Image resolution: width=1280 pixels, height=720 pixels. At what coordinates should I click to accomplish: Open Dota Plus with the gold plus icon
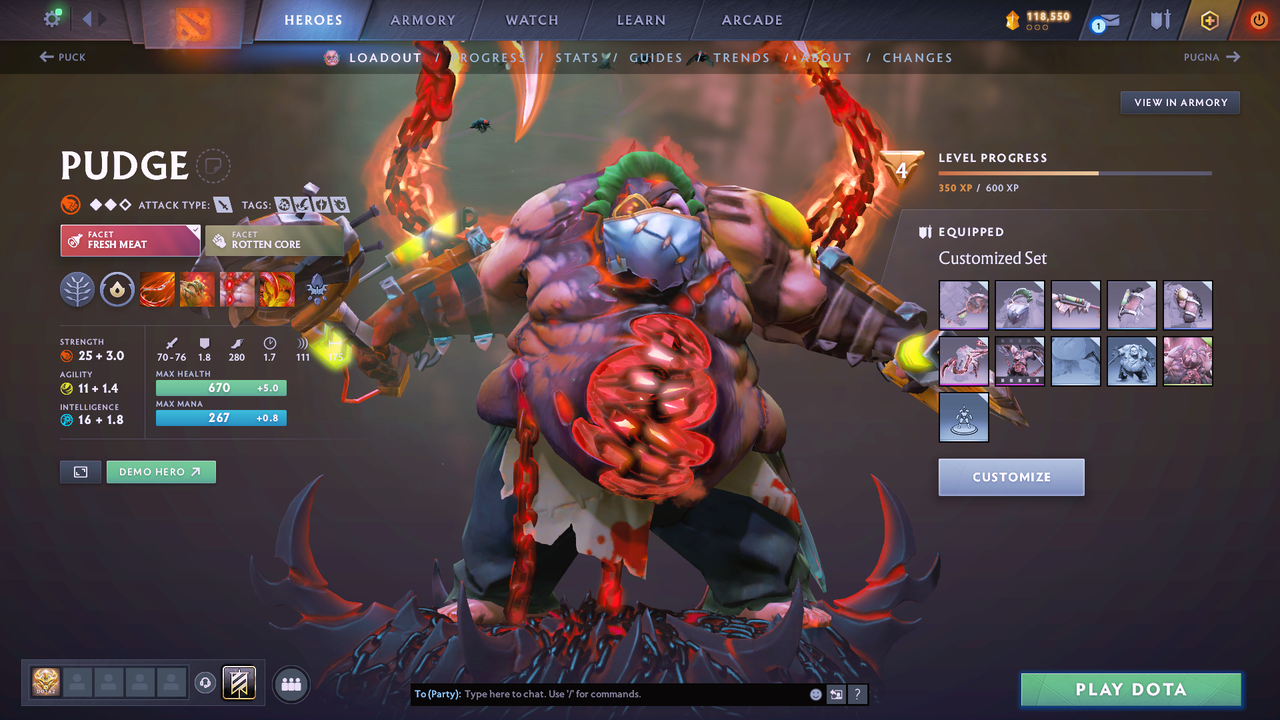pyautogui.click(x=1208, y=19)
